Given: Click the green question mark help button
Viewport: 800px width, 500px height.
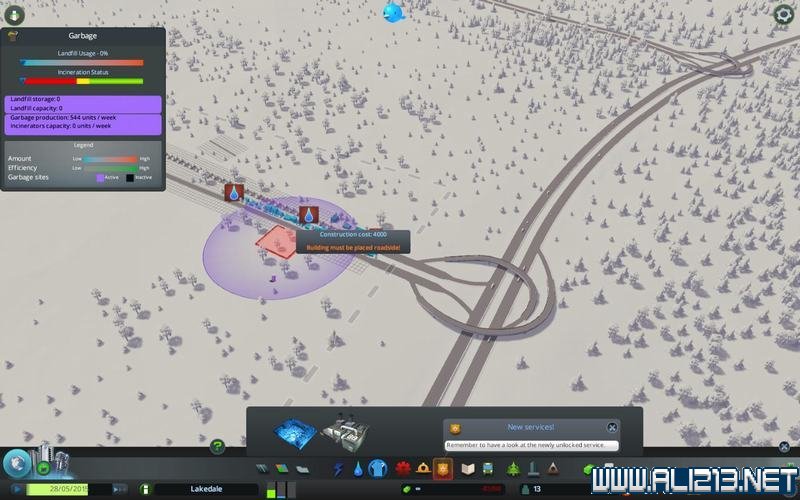Looking at the screenshot, I should pos(217,446).
